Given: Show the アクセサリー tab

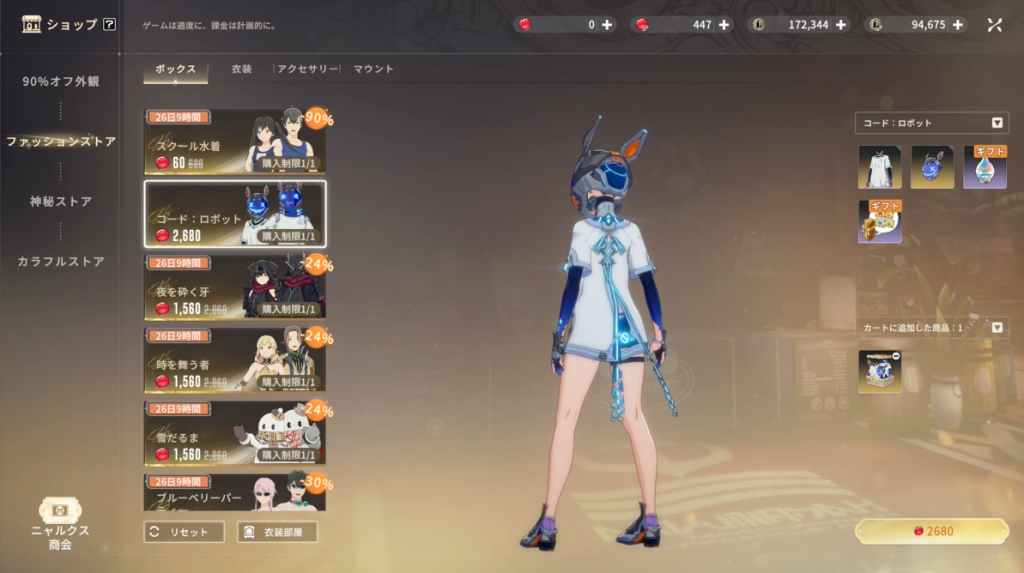Looking at the screenshot, I should [x=307, y=69].
